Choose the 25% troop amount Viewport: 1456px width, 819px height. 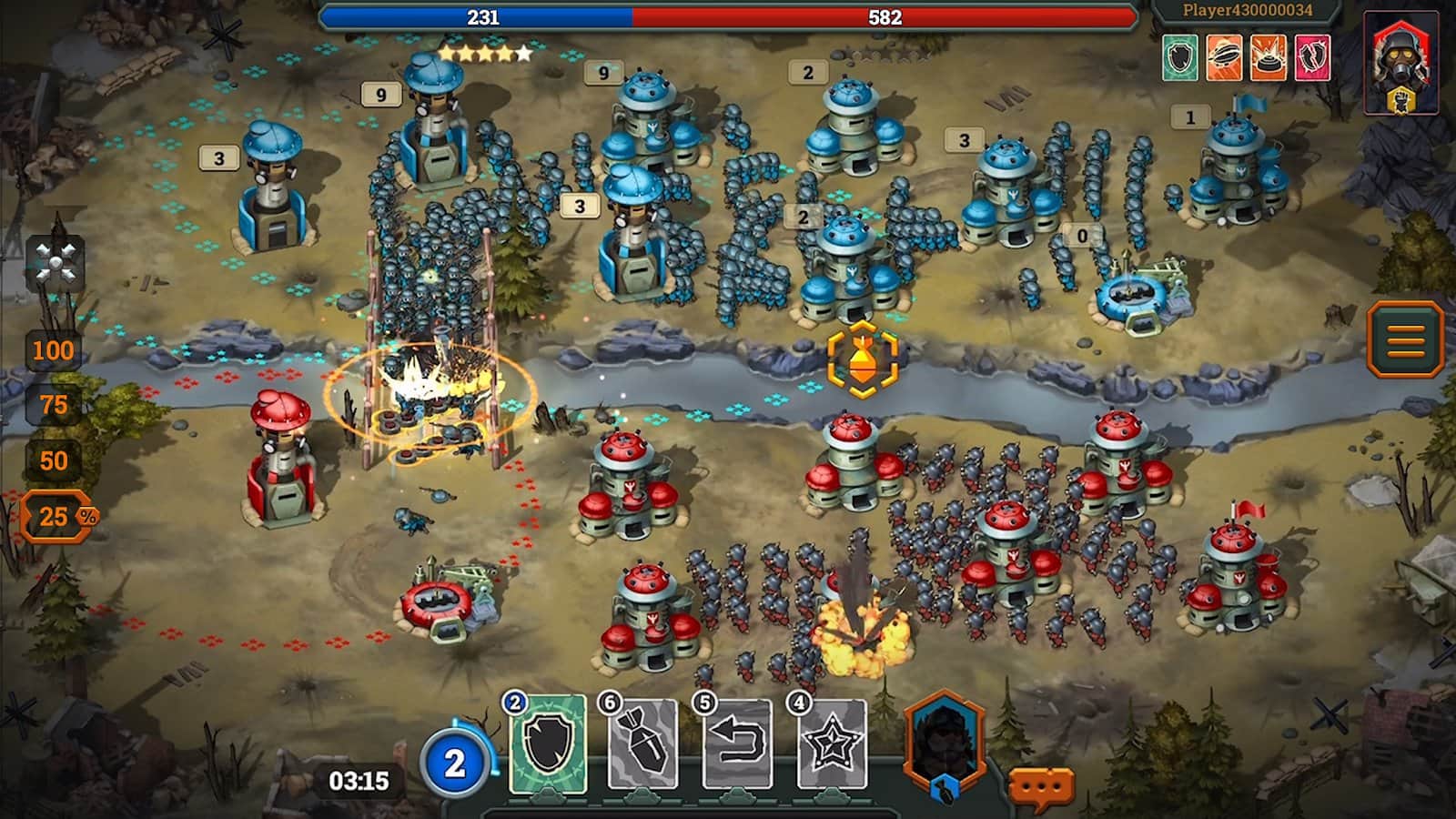56,517
